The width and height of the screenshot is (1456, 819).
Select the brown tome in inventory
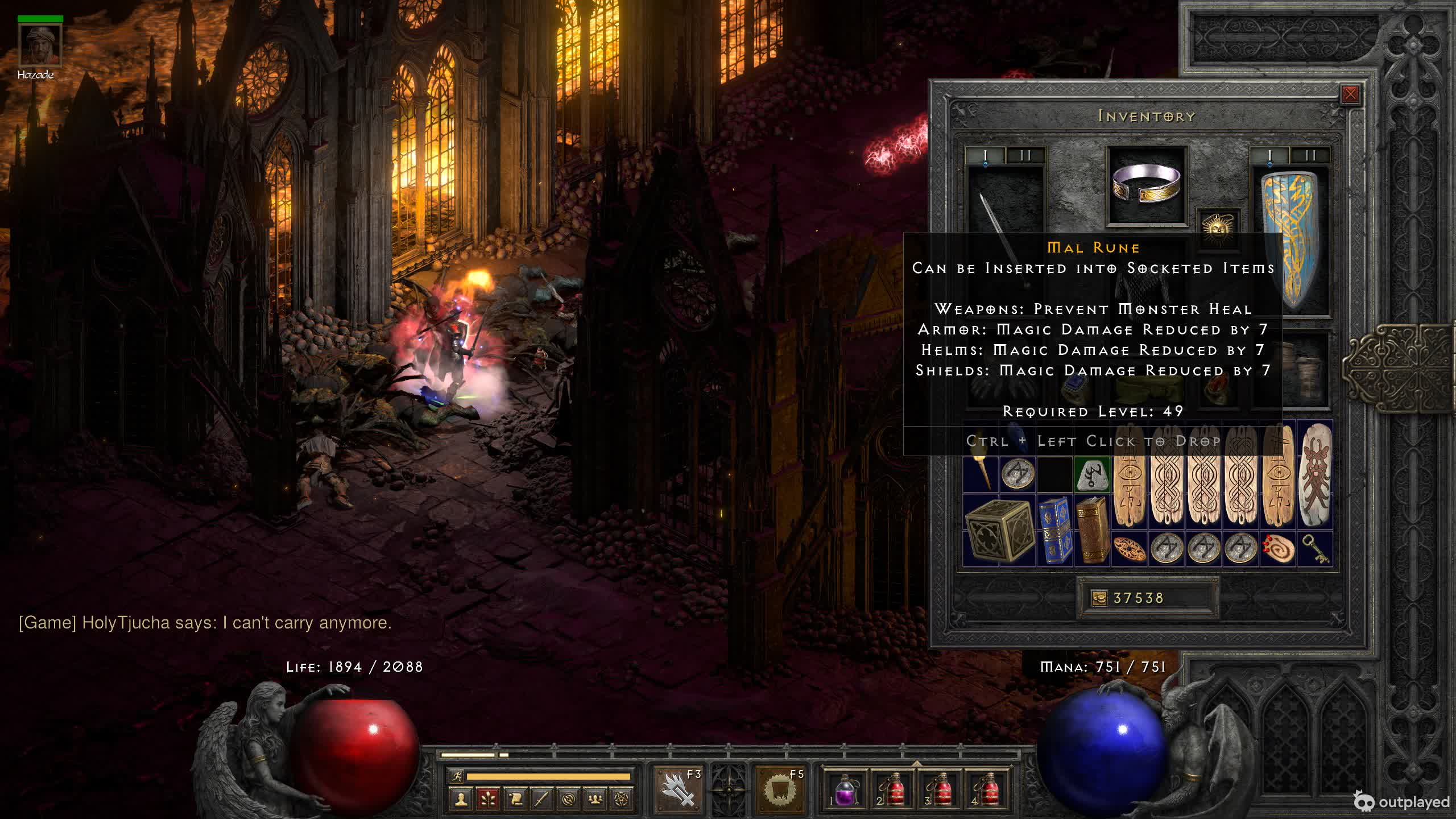tap(1092, 530)
